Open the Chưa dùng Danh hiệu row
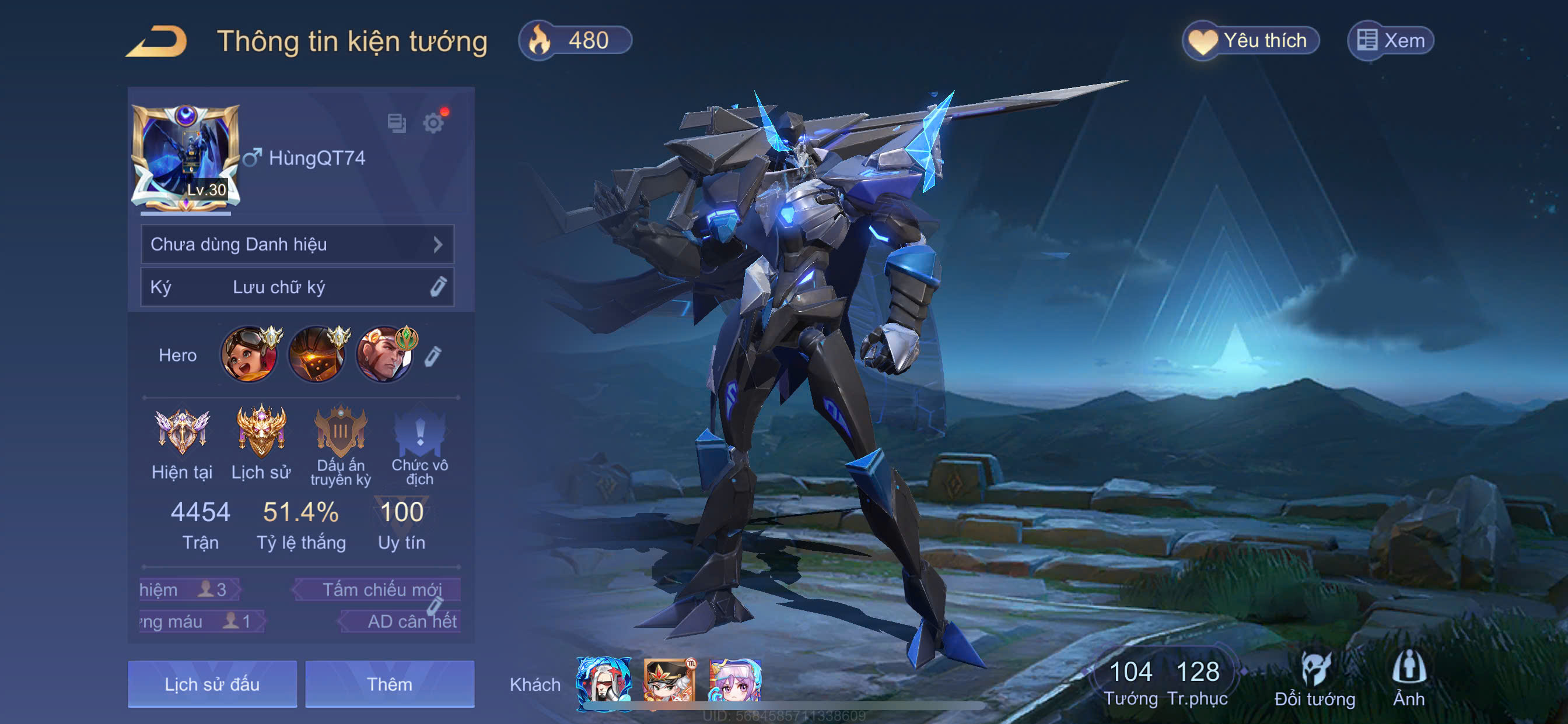This screenshot has width=1568, height=724. (x=297, y=245)
